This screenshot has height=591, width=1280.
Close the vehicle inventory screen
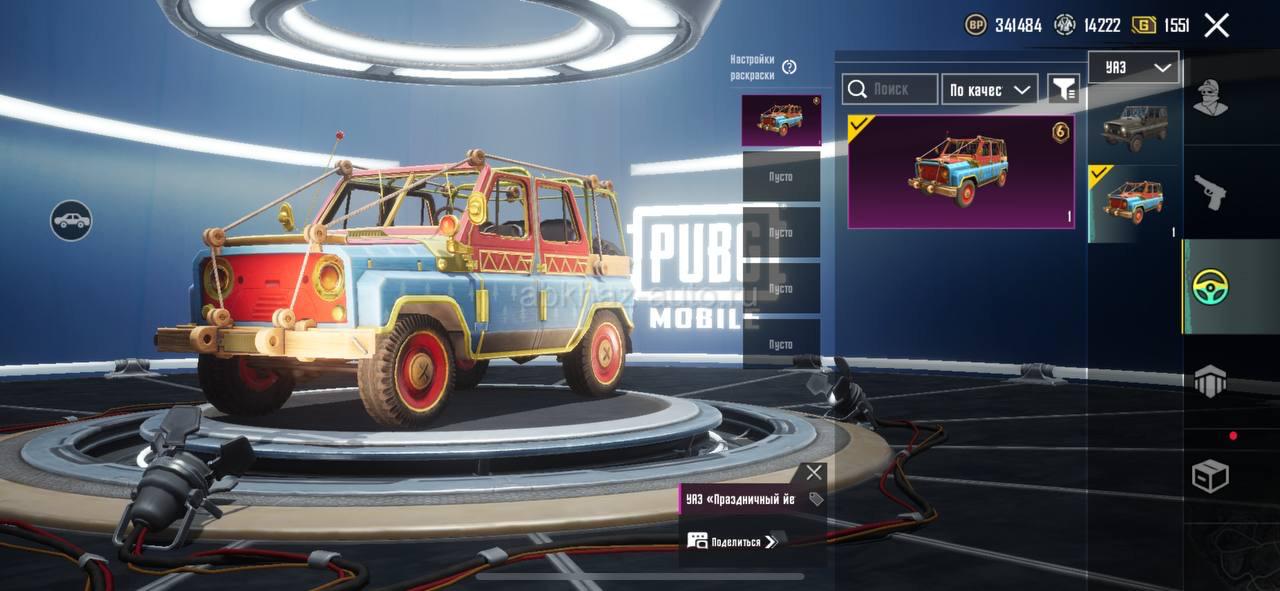1216,26
